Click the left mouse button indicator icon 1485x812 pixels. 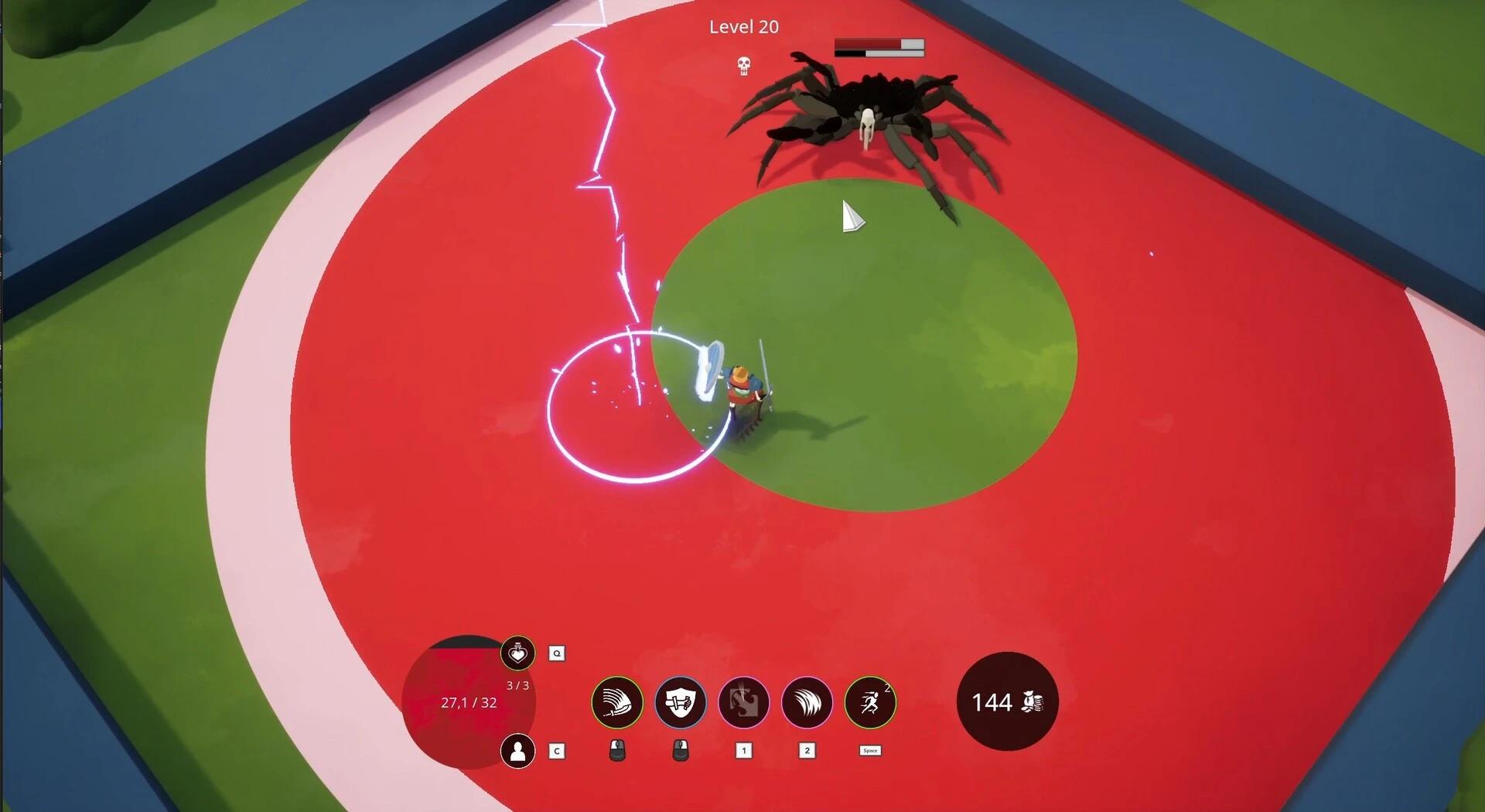[616, 750]
